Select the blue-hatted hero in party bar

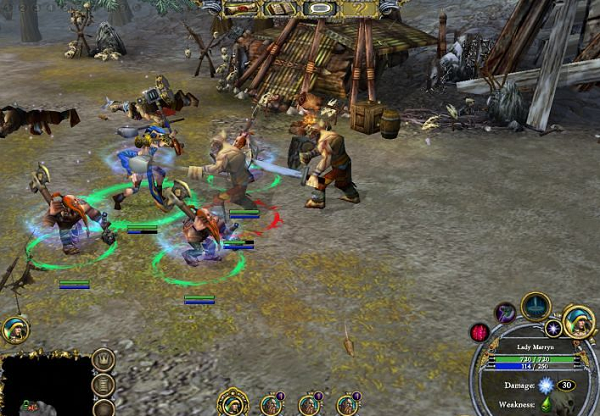(x=232, y=403)
